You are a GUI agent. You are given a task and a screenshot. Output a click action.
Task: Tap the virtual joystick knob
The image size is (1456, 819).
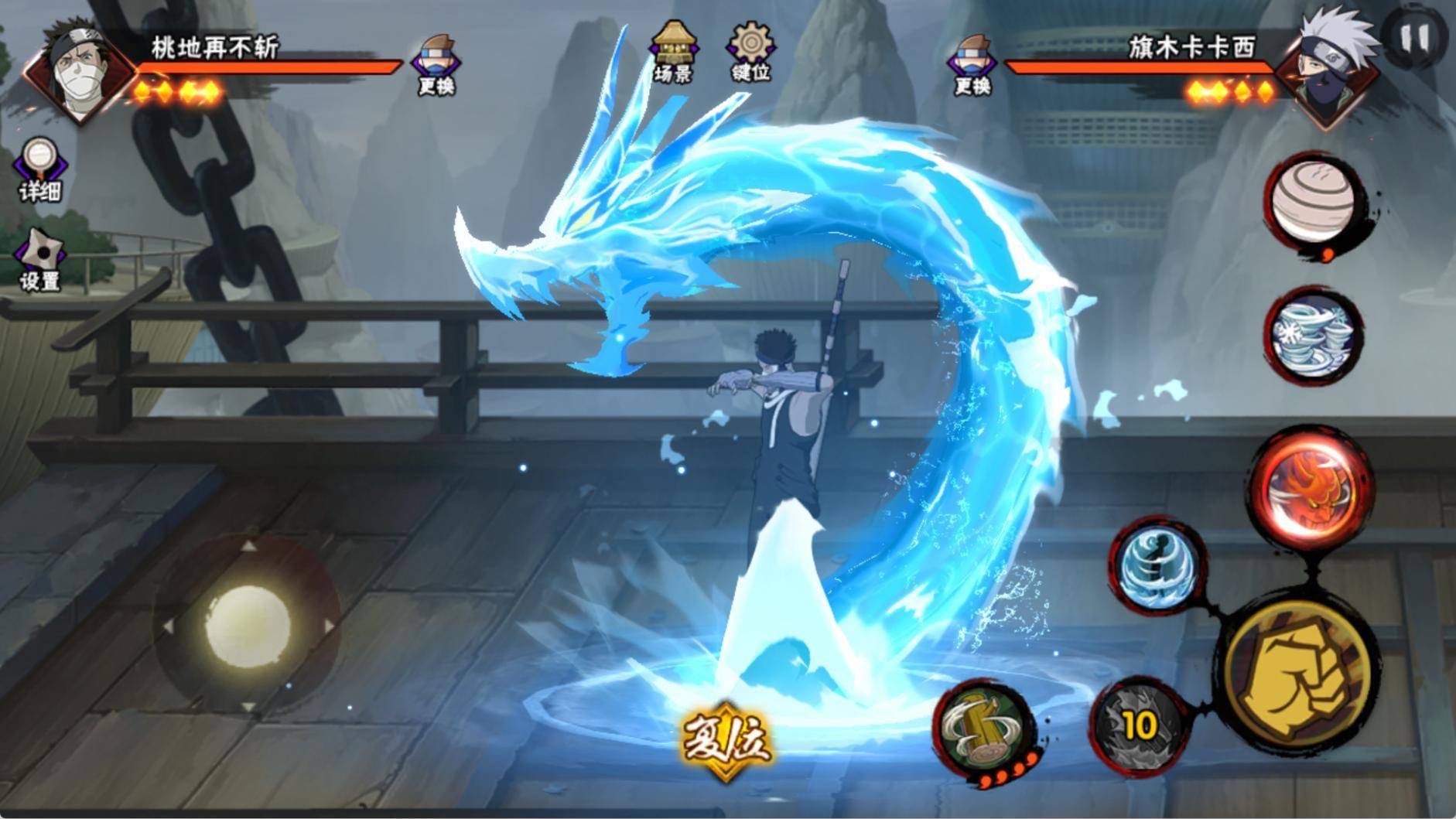click(x=248, y=625)
